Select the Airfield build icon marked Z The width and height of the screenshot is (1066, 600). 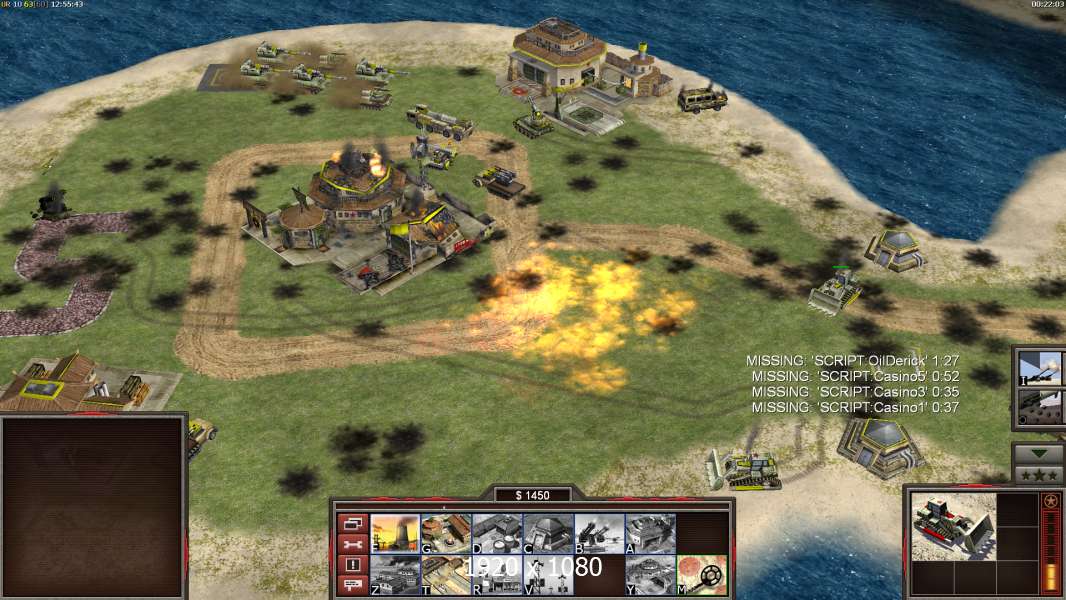395,575
